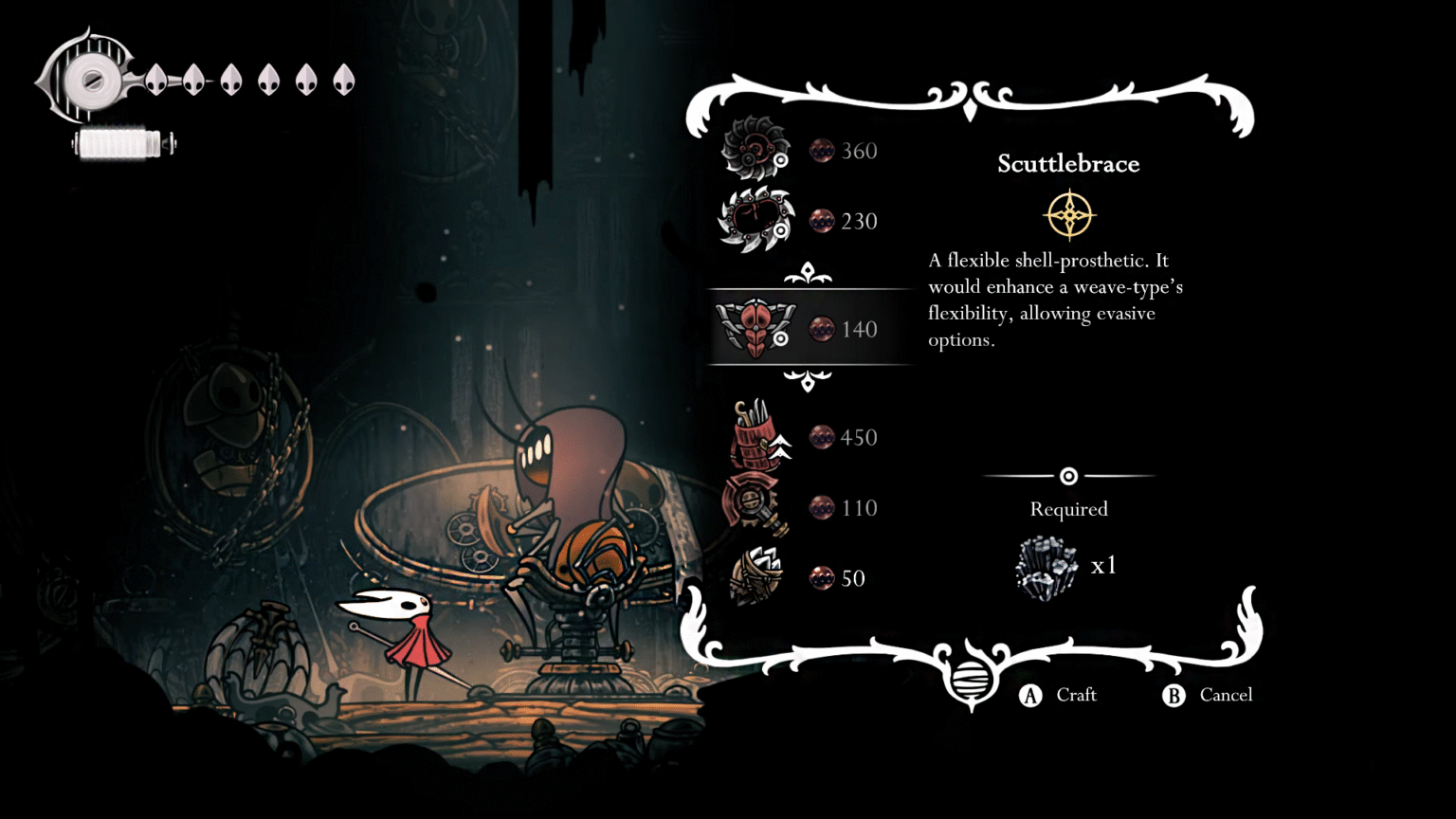
Task: Click the down scroll ornament below Scuttlebrace
Action: pos(807,383)
